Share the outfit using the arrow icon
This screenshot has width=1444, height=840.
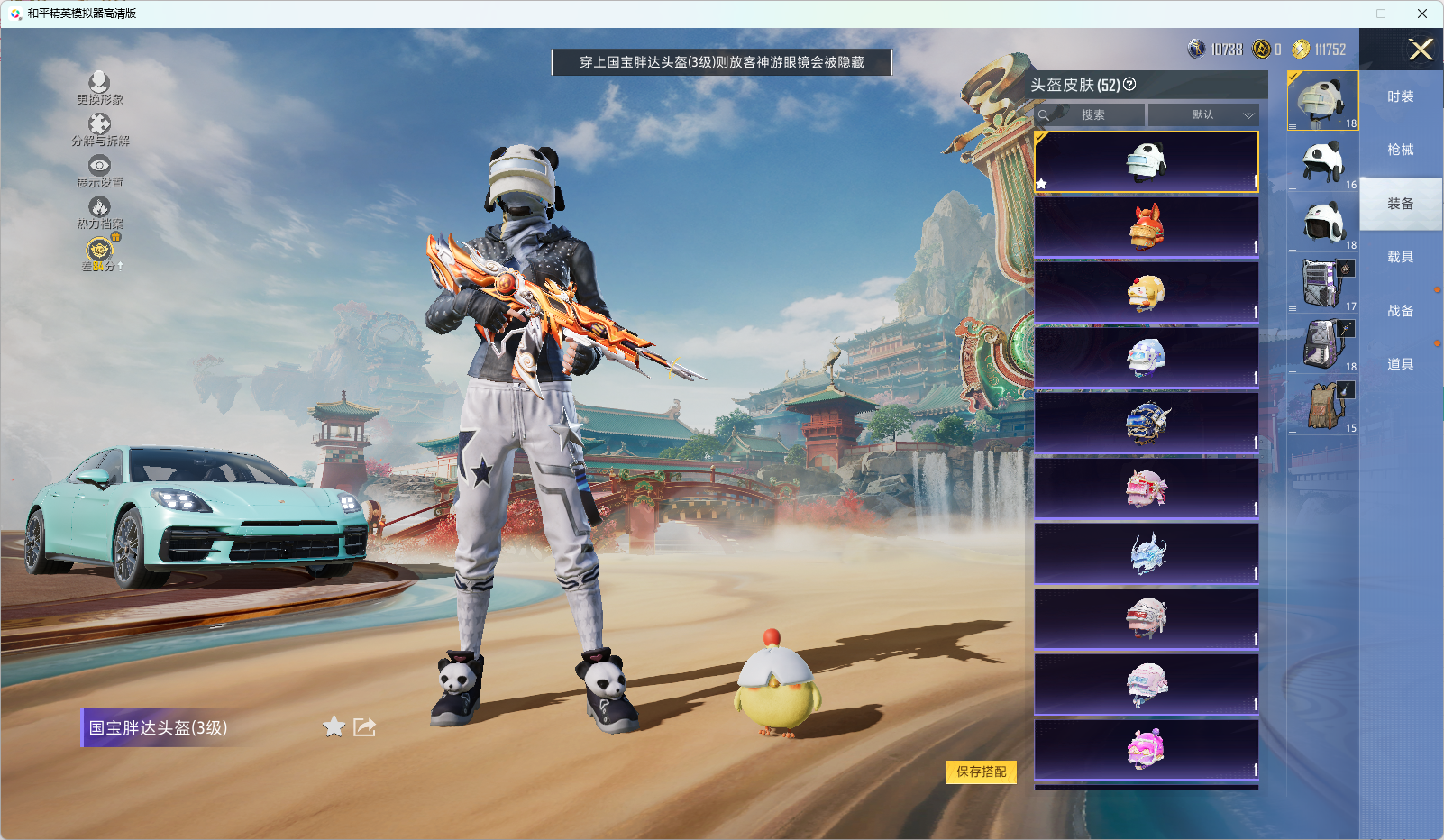364,726
